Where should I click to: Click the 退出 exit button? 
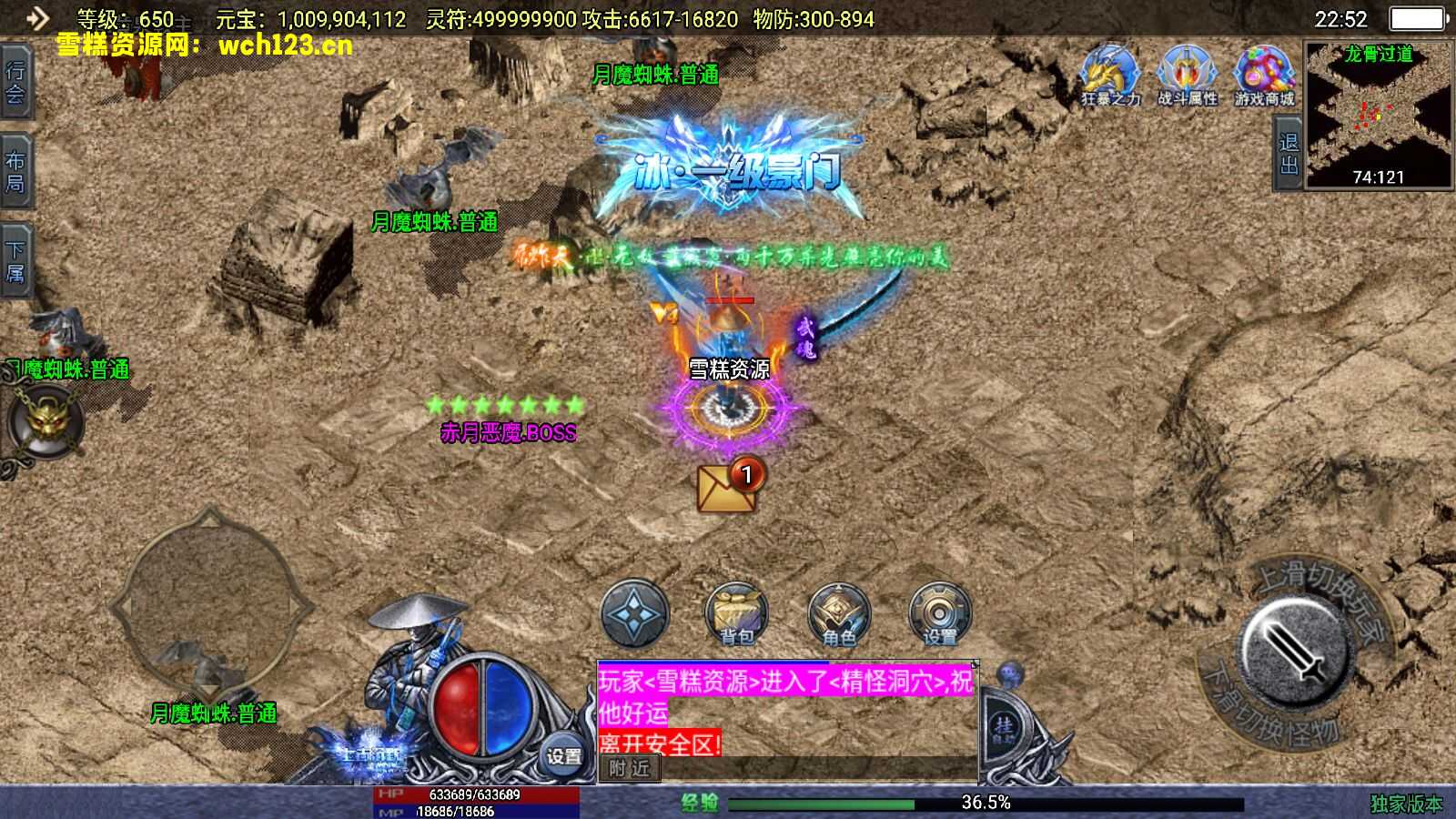(x=1288, y=154)
